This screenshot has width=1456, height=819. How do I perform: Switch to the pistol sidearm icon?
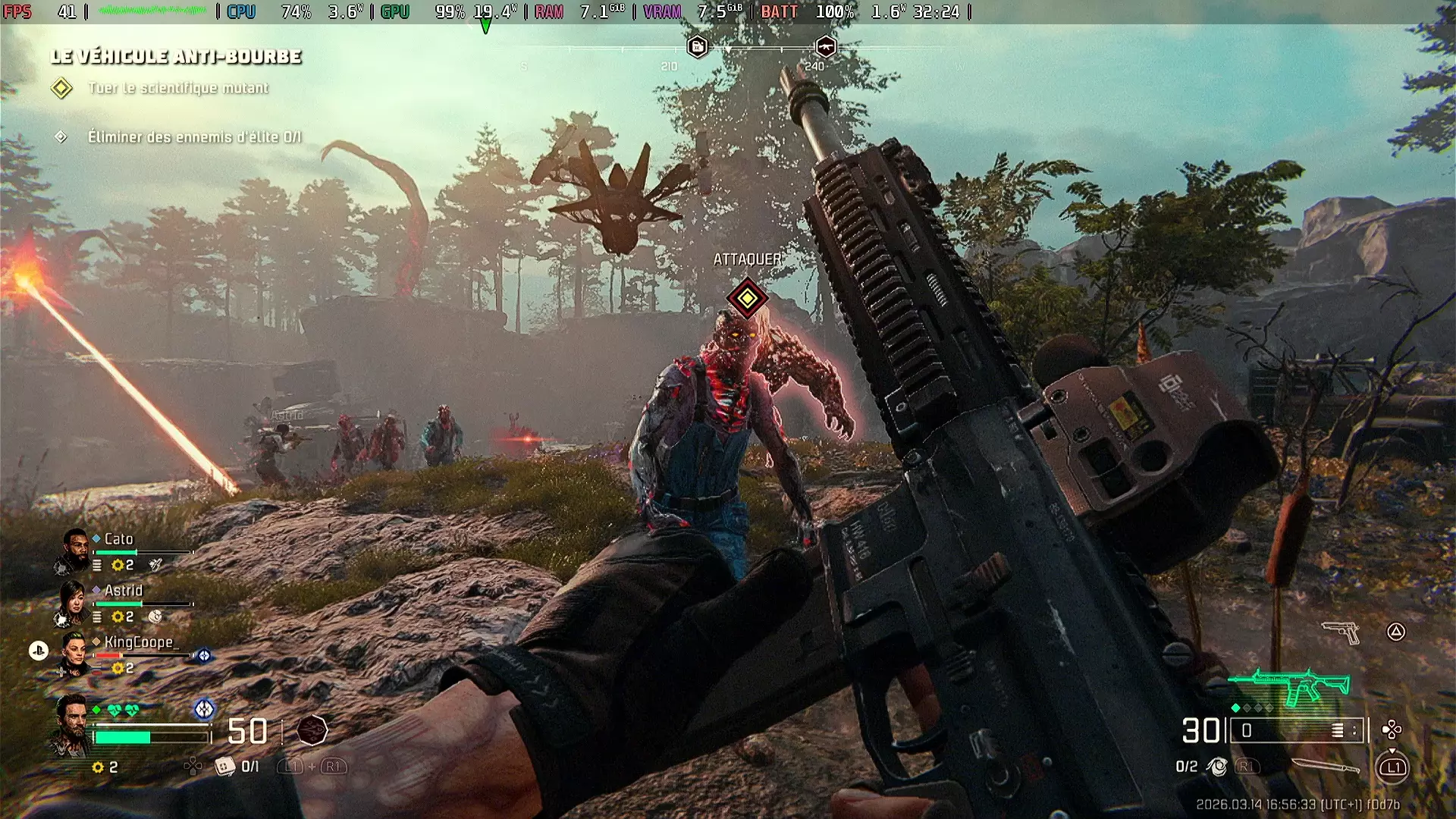pos(1341,632)
